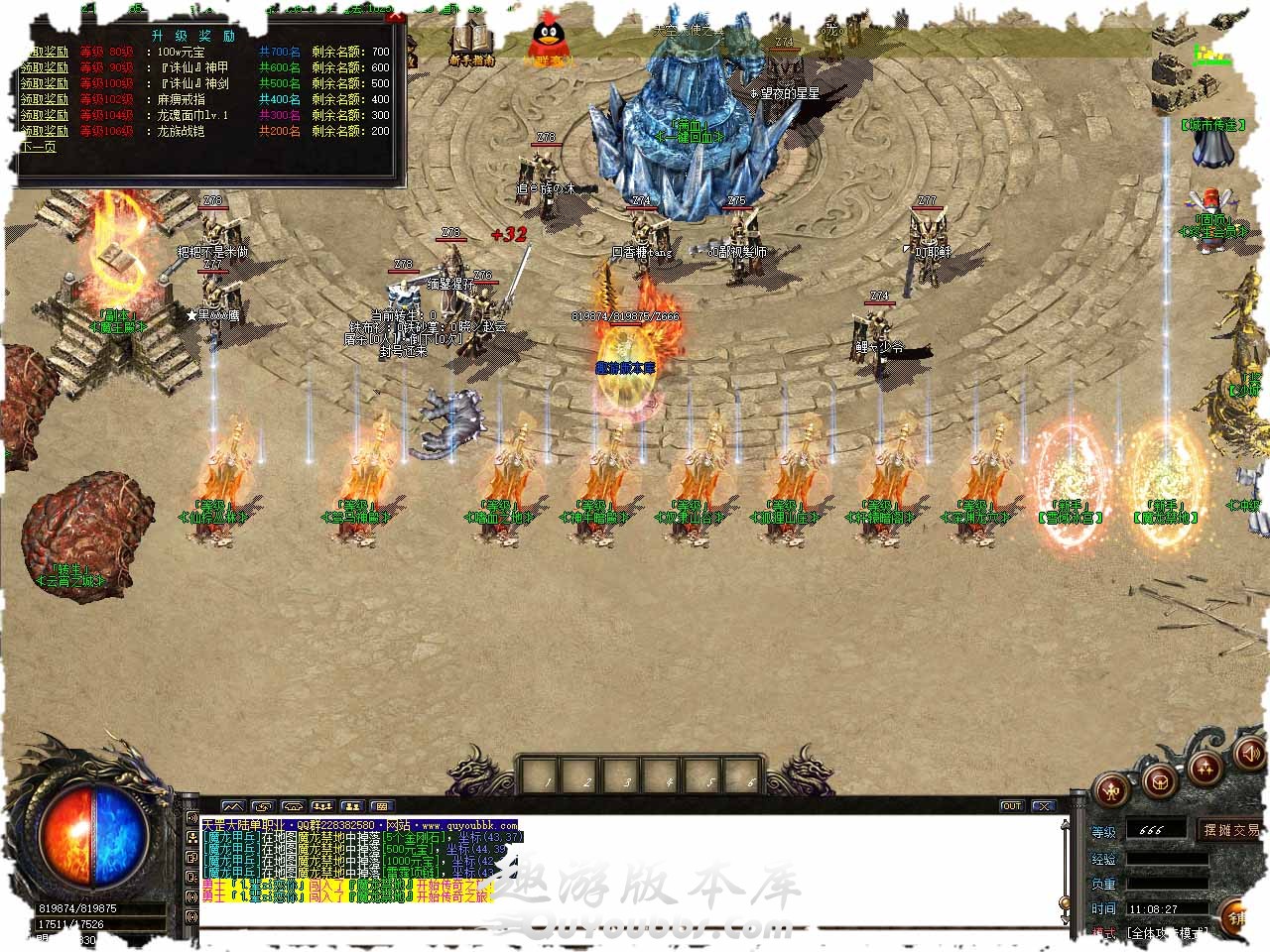Claim the level 90 诛仙神甲 reward
1270x952 pixels.
(45, 67)
